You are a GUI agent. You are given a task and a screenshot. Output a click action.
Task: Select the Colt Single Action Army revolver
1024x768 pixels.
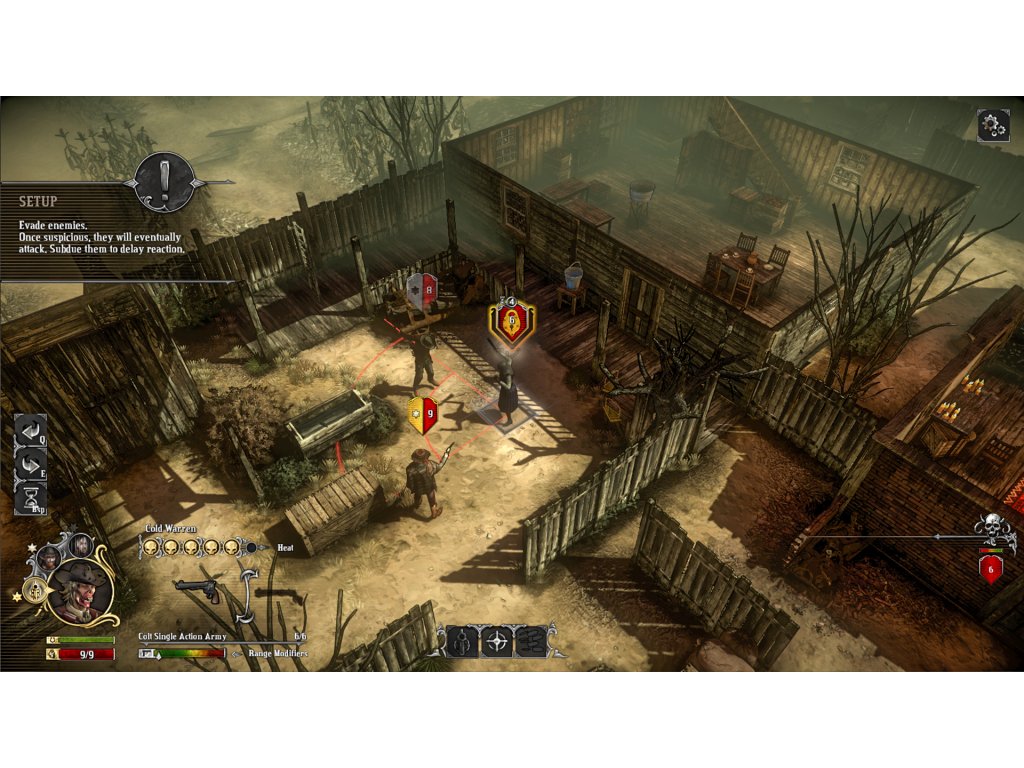(x=198, y=590)
